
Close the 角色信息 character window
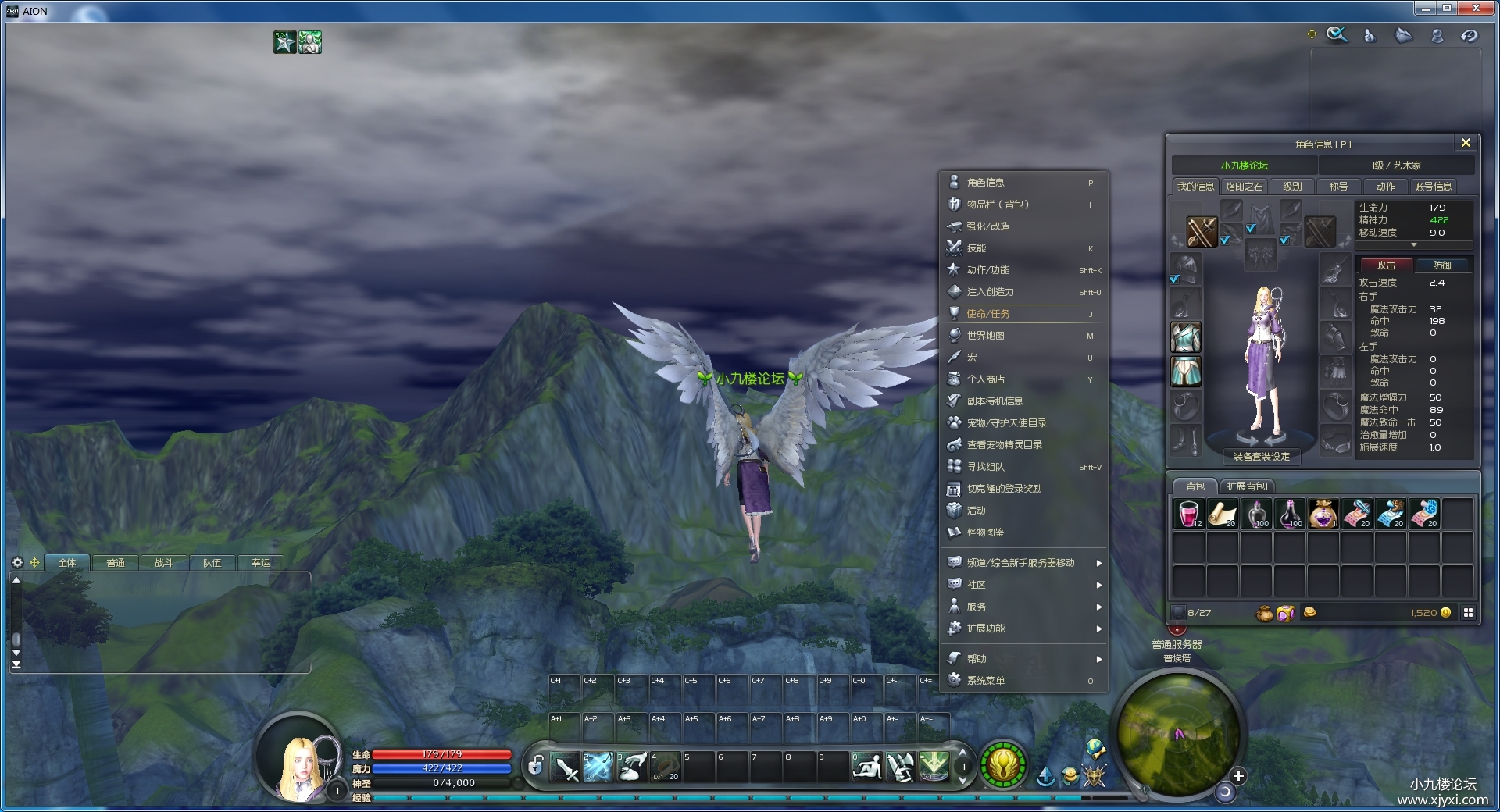point(1466,143)
